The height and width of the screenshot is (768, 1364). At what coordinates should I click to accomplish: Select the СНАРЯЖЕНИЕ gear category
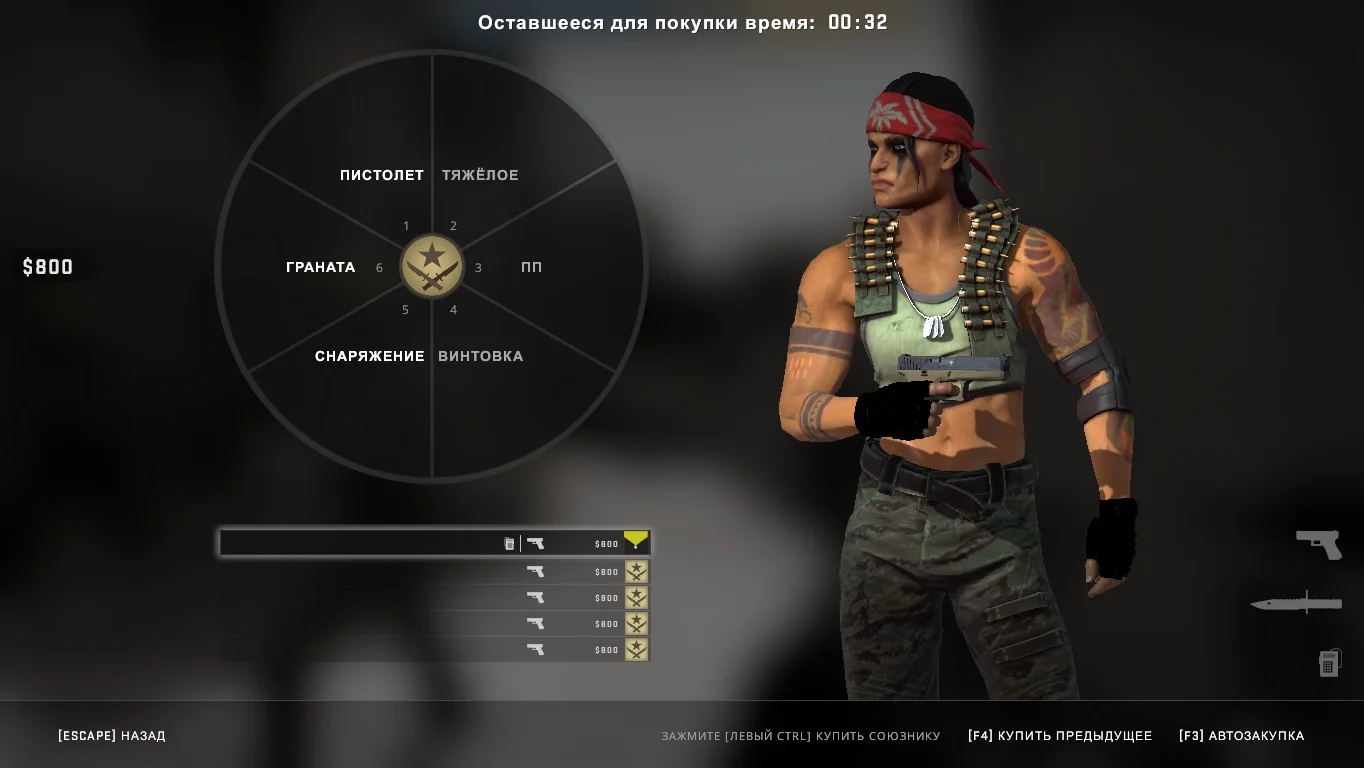tap(370, 356)
